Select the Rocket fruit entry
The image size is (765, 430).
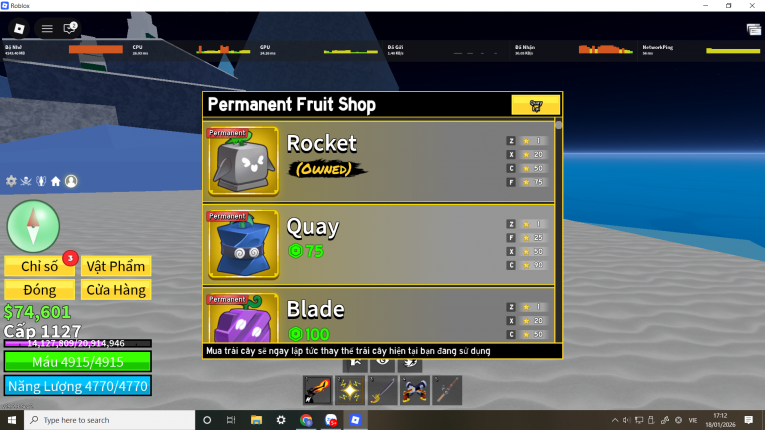[380, 160]
